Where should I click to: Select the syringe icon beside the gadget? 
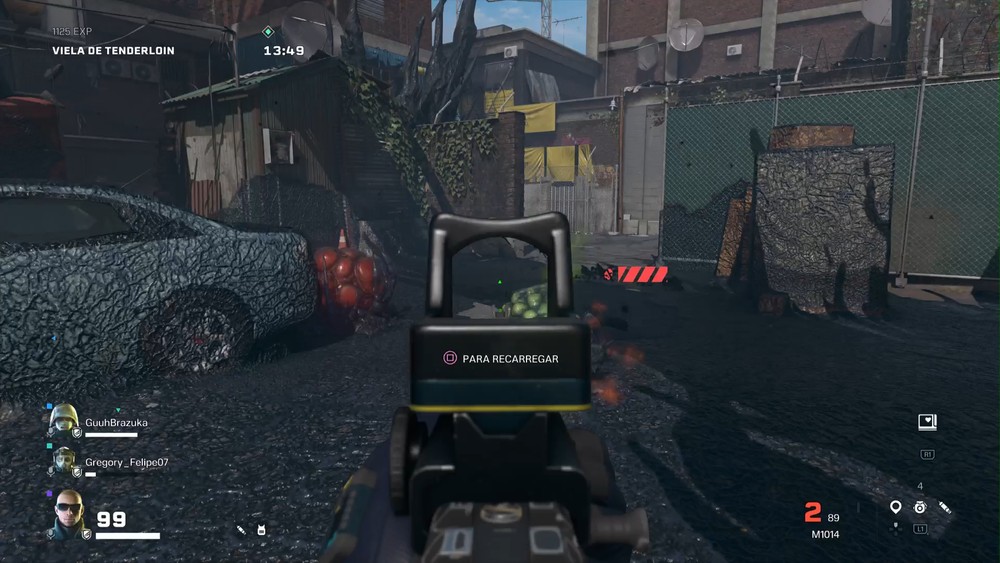pyautogui.click(x=945, y=508)
